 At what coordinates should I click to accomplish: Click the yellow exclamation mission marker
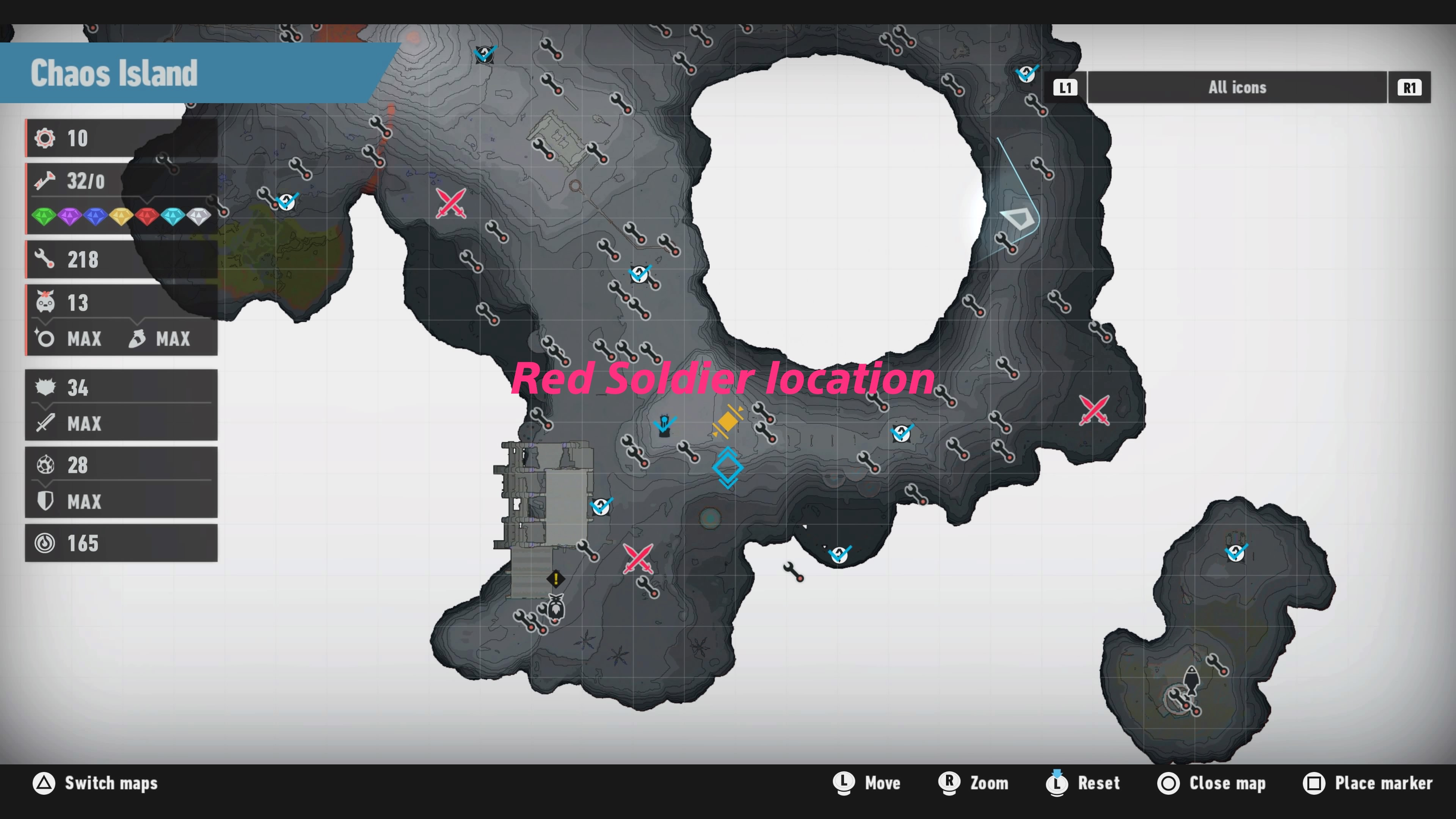coord(555,579)
